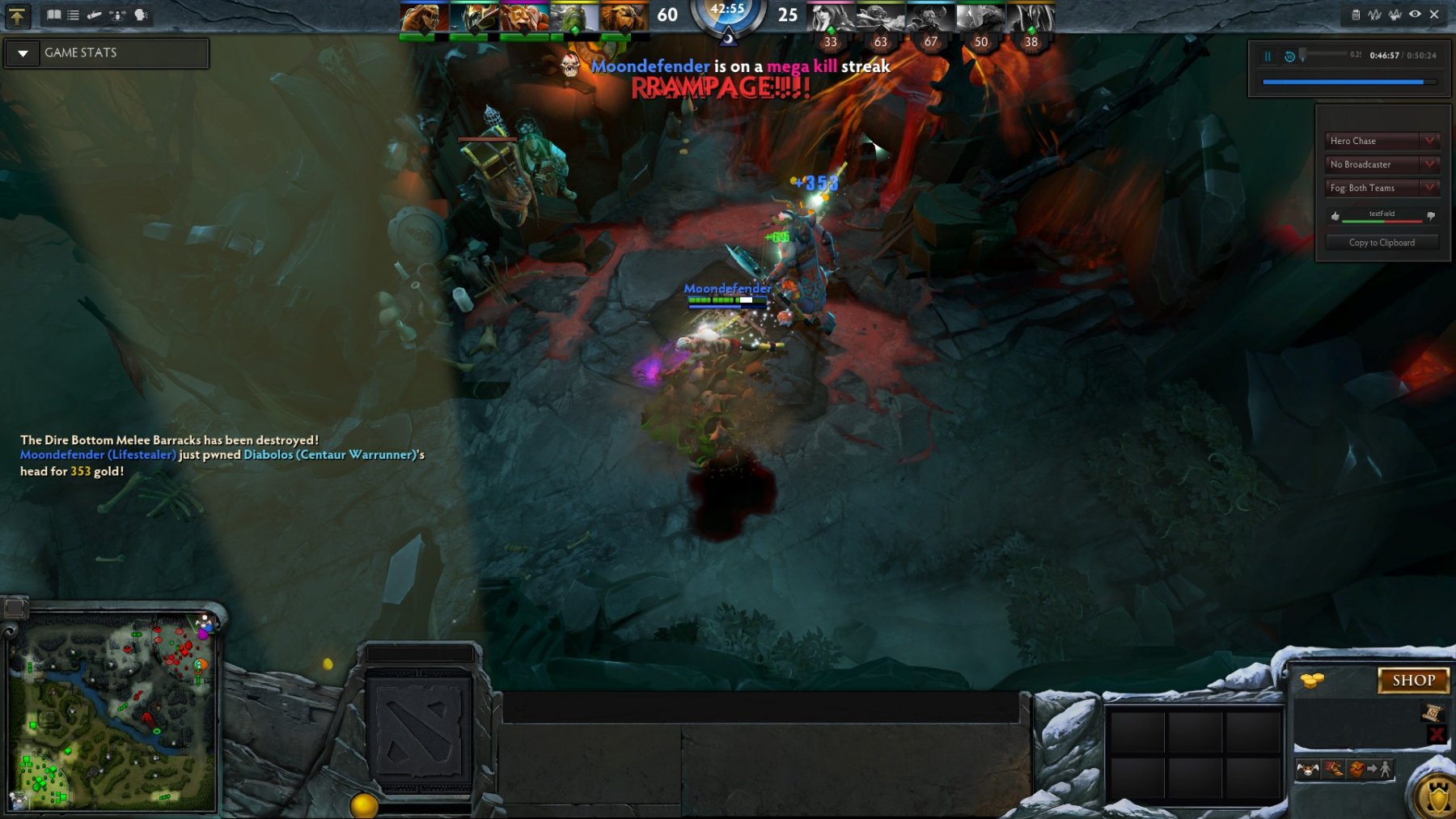Open the book icon in top toolbar
Image resolution: width=1456 pixels, height=819 pixels.
point(53,15)
